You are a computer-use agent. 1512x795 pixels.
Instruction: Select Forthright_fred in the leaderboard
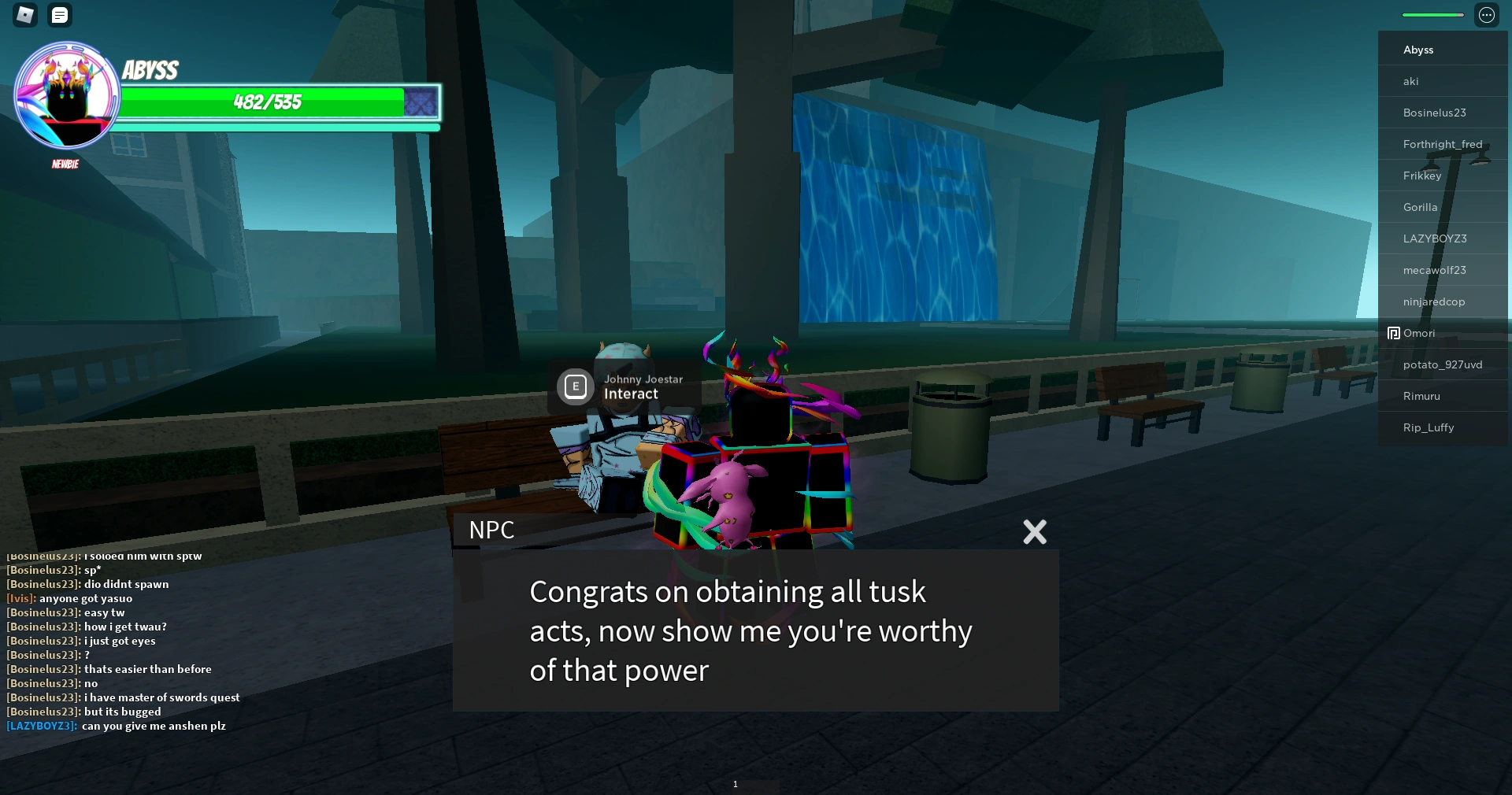click(x=1443, y=144)
